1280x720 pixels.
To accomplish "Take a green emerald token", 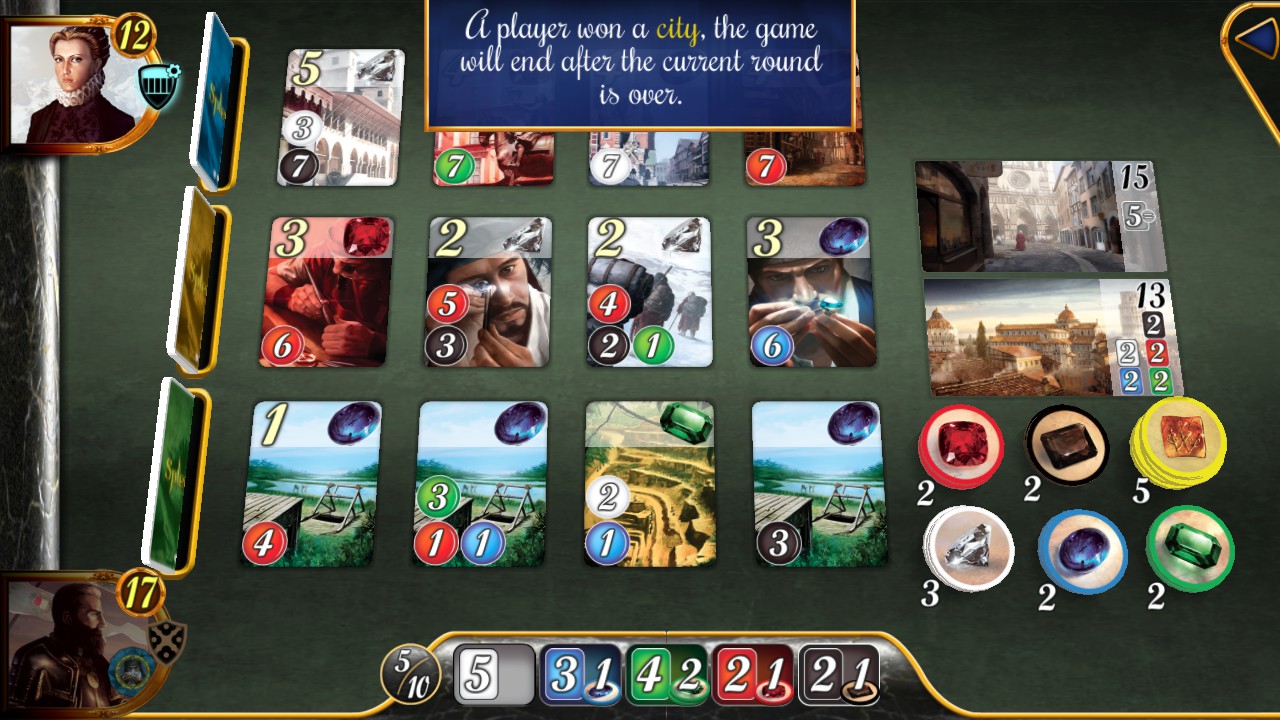I will [1189, 550].
